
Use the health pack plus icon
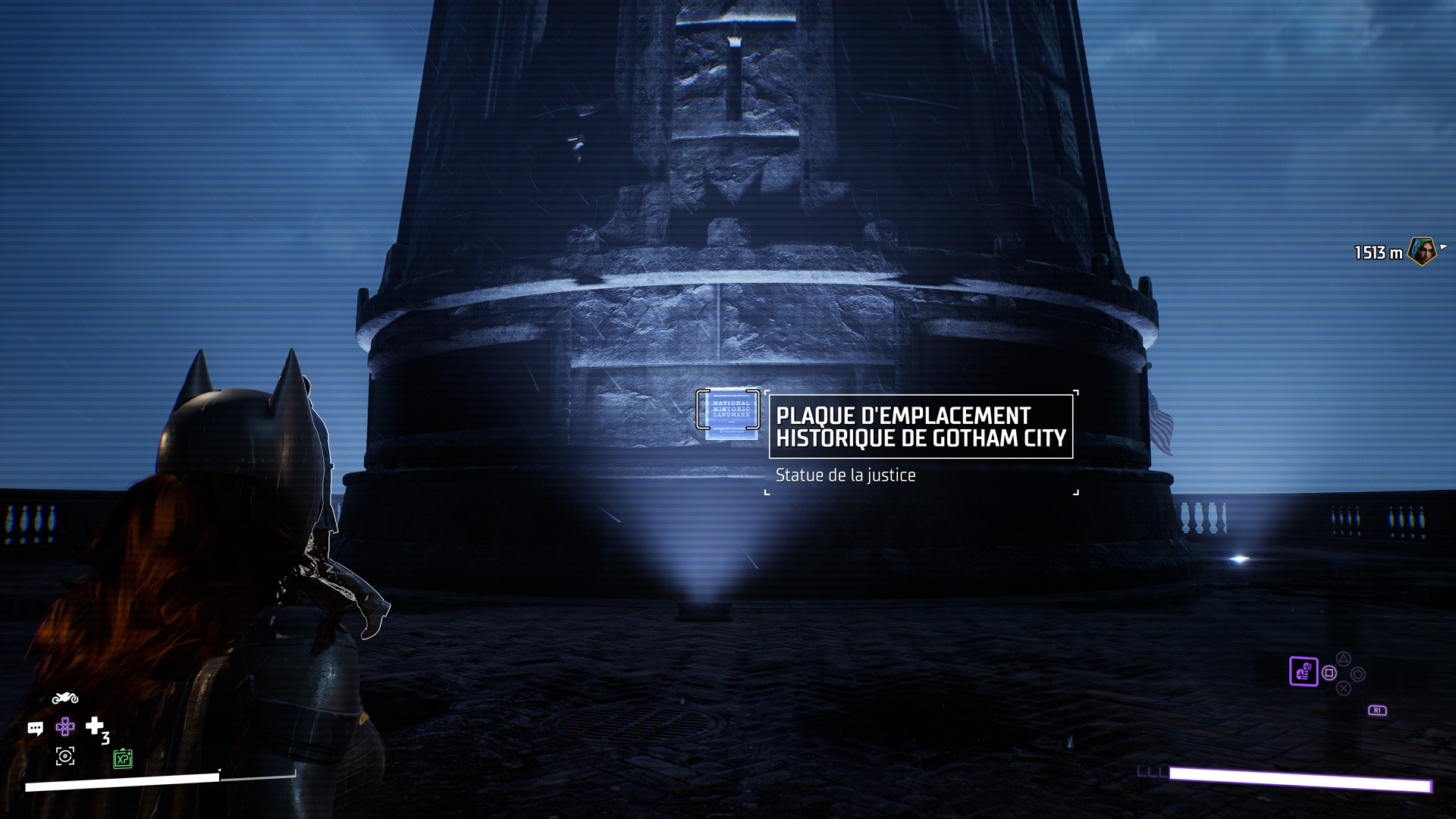(95, 726)
